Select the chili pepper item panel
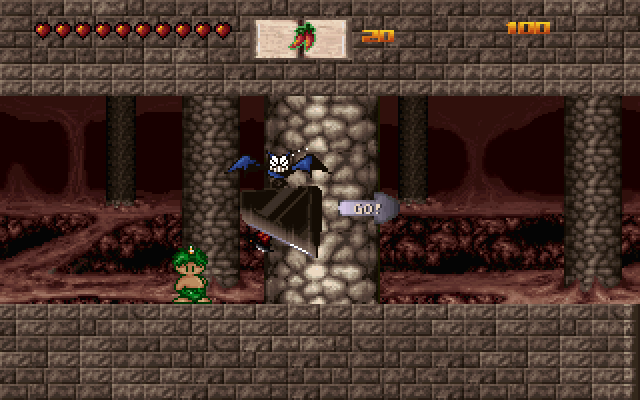Image resolution: width=640 pixels, height=400 pixels. [x=301, y=39]
